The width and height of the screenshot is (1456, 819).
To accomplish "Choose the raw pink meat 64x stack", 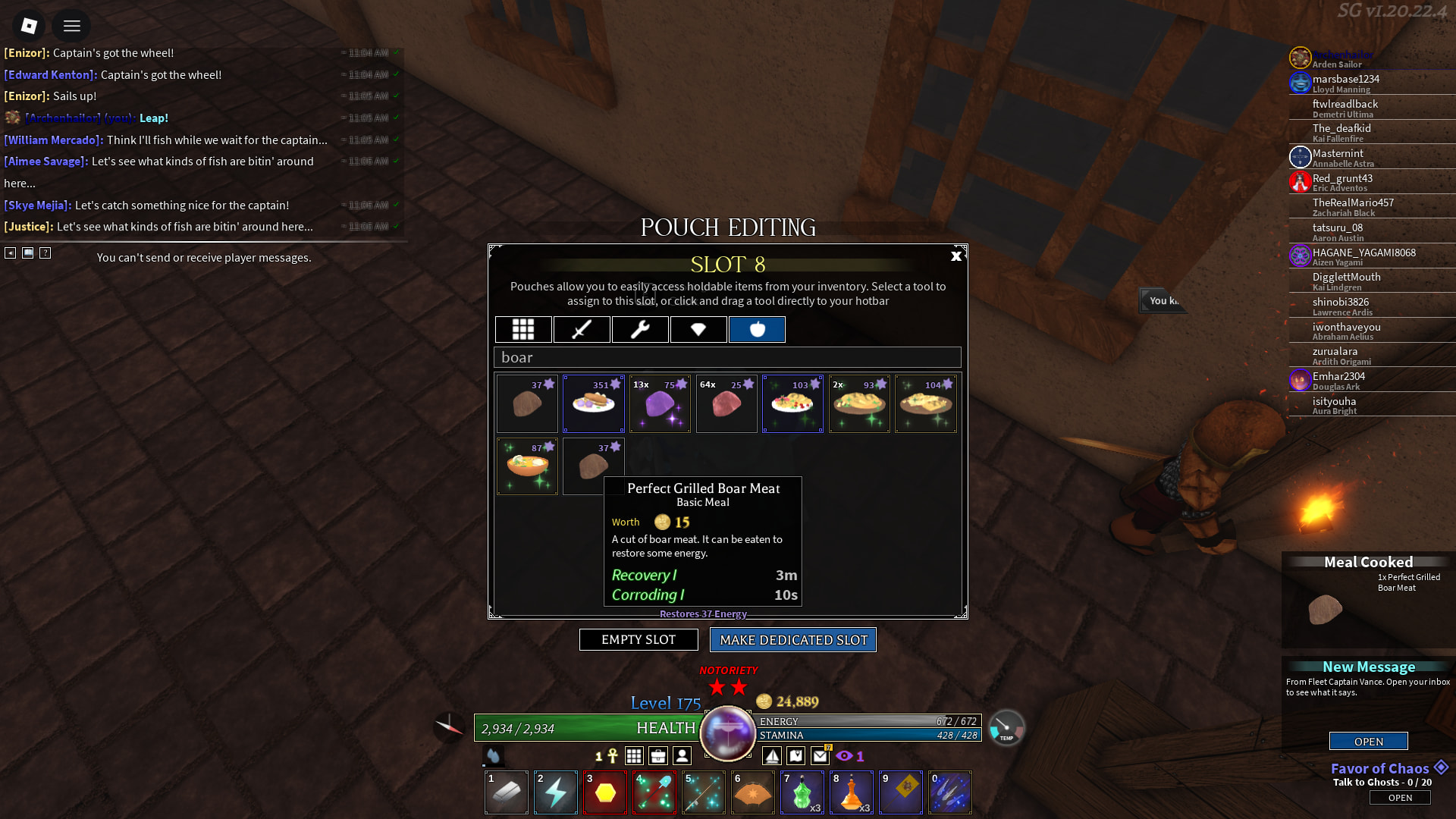I will point(726,404).
